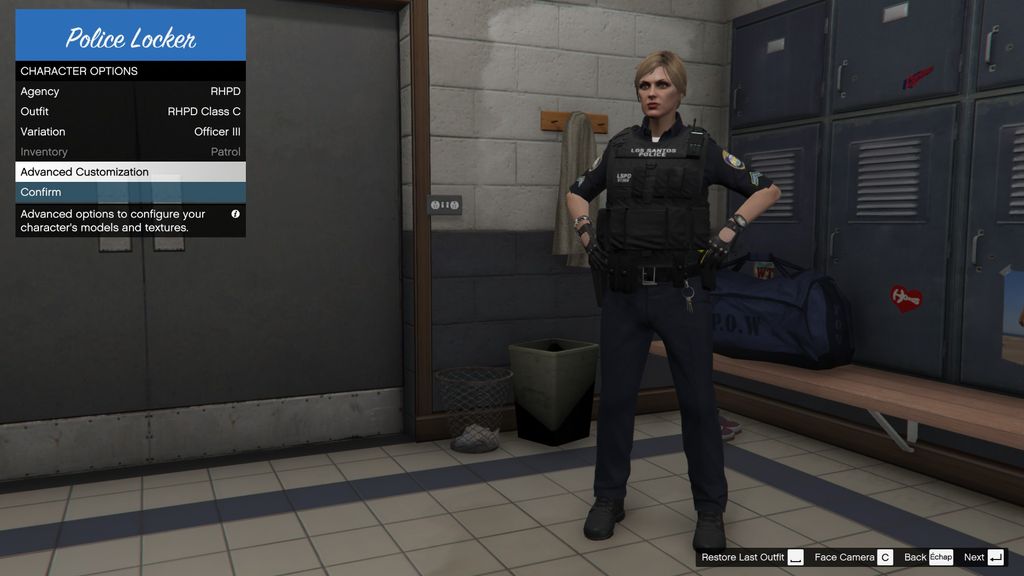Select the Agency menu row
Screen dimensions: 1024x576
click(130, 91)
